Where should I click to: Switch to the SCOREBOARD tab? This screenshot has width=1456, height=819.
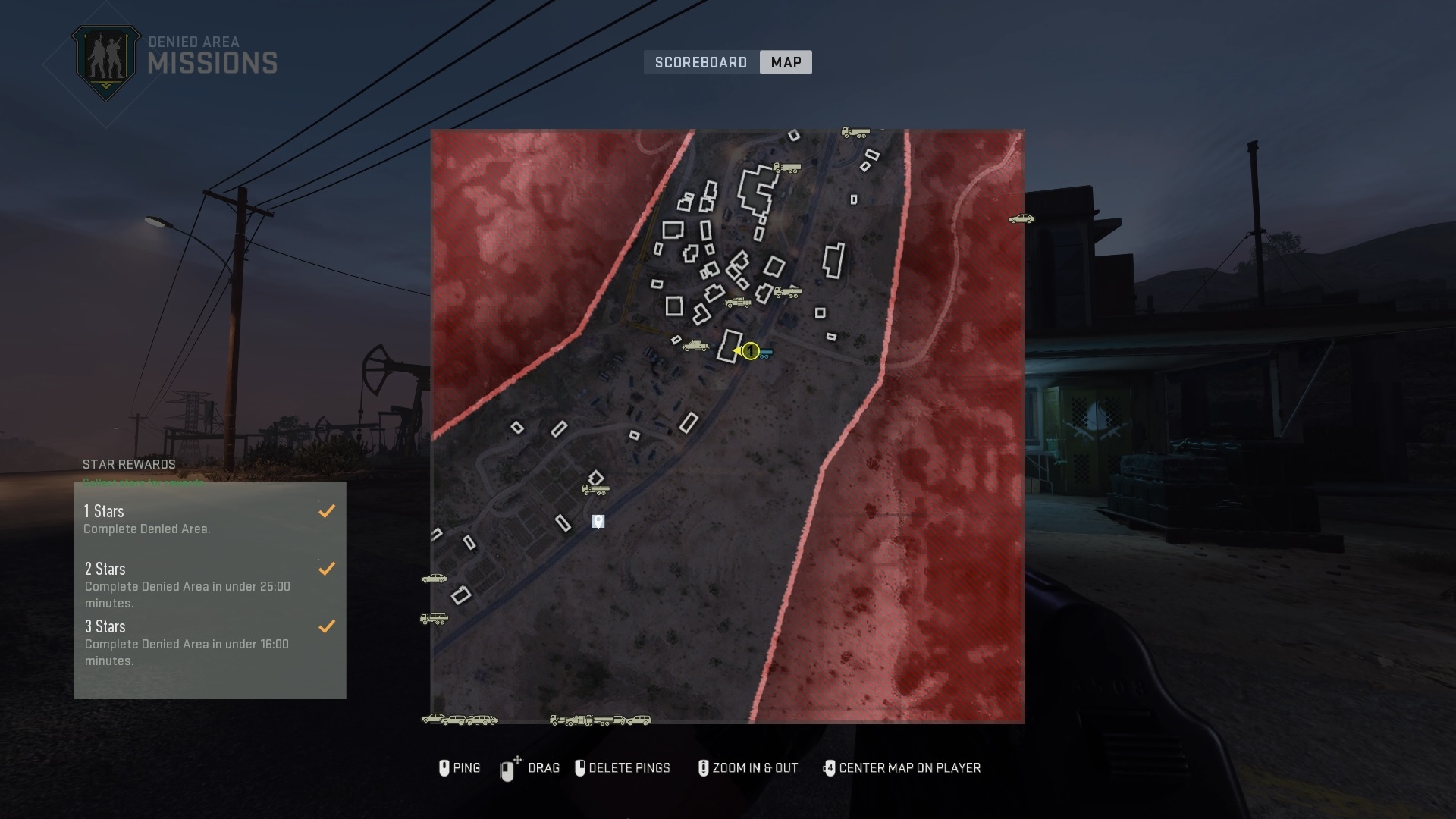[x=700, y=62]
